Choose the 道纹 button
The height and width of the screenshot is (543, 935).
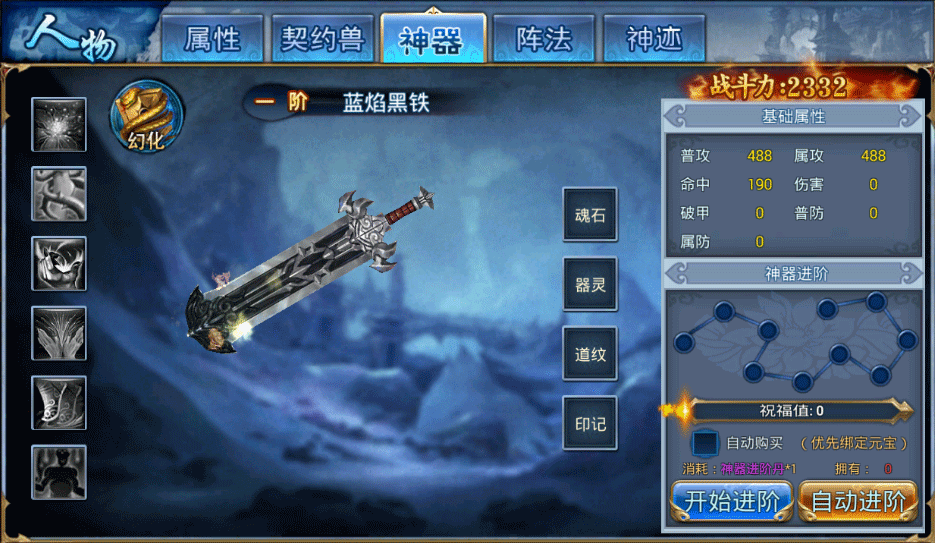pos(590,355)
